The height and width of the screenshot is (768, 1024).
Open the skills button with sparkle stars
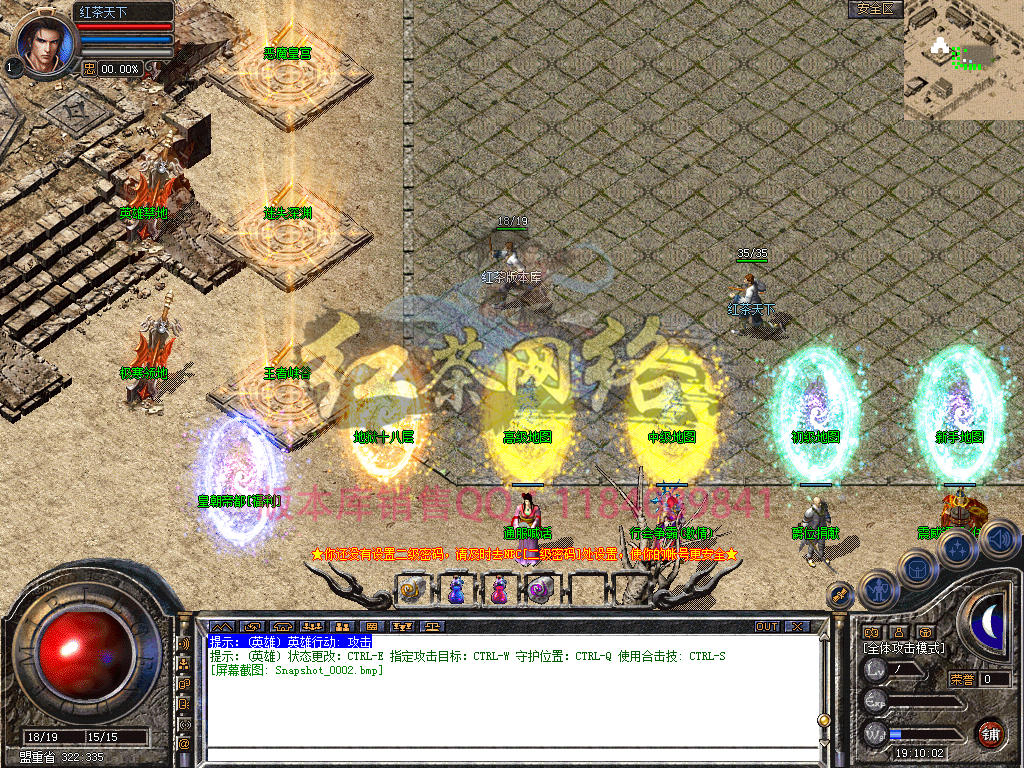pyautogui.click(x=958, y=548)
